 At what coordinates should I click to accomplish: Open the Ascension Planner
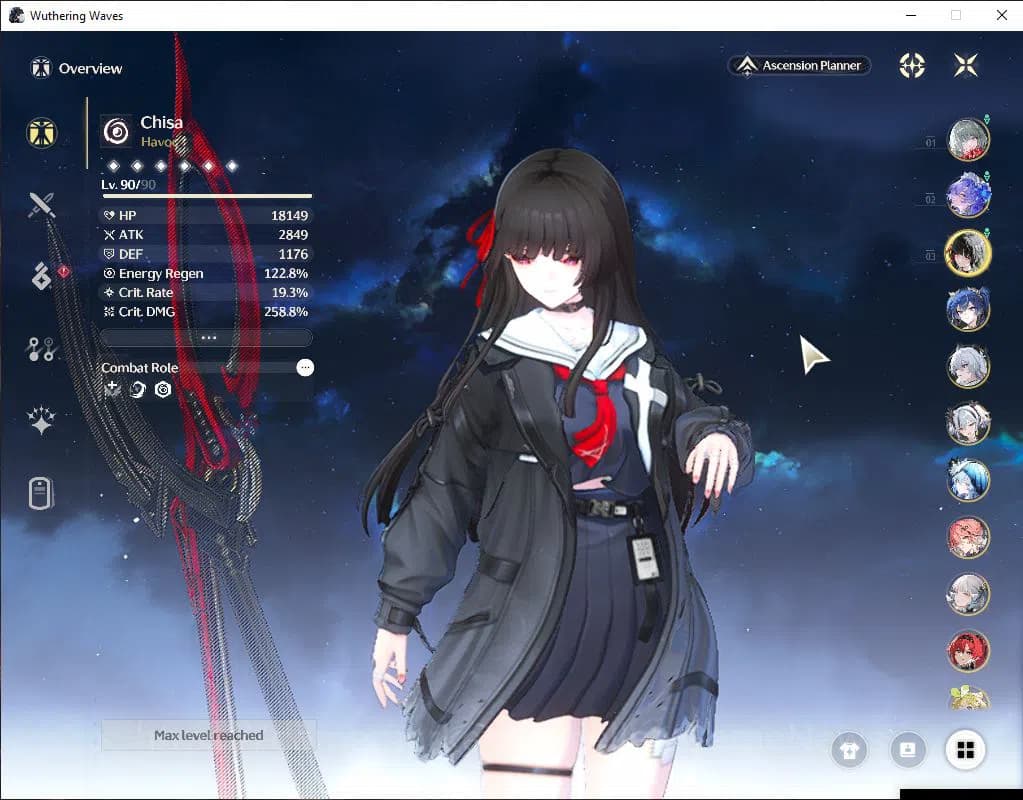click(x=800, y=66)
